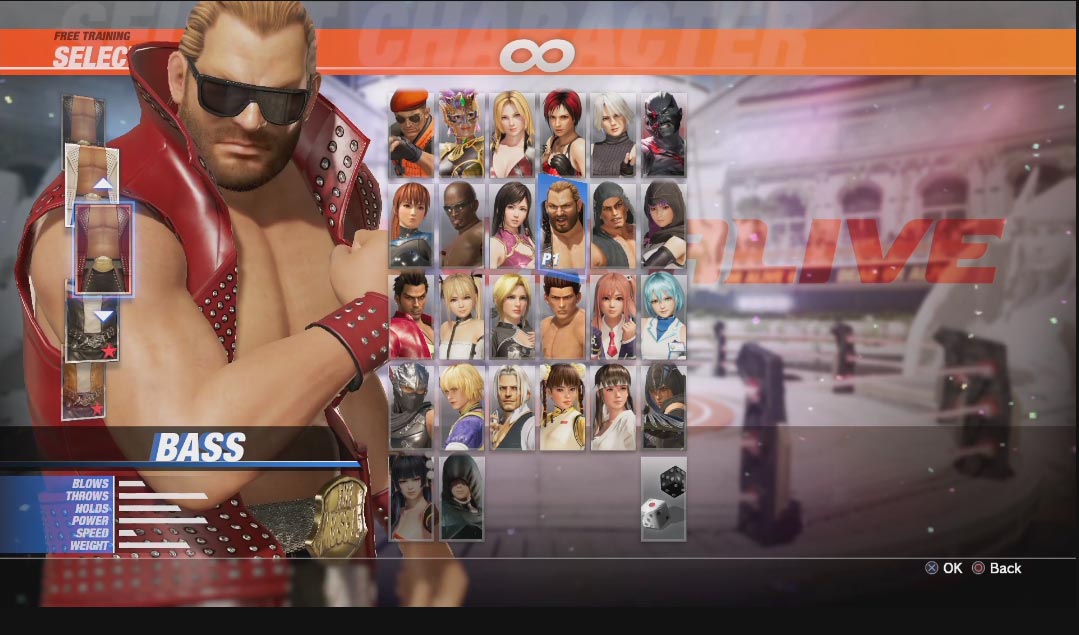Screen dimensions: 1079x635
Task: Select the white-haired woman in grey turtleneck
Action: [x=613, y=135]
